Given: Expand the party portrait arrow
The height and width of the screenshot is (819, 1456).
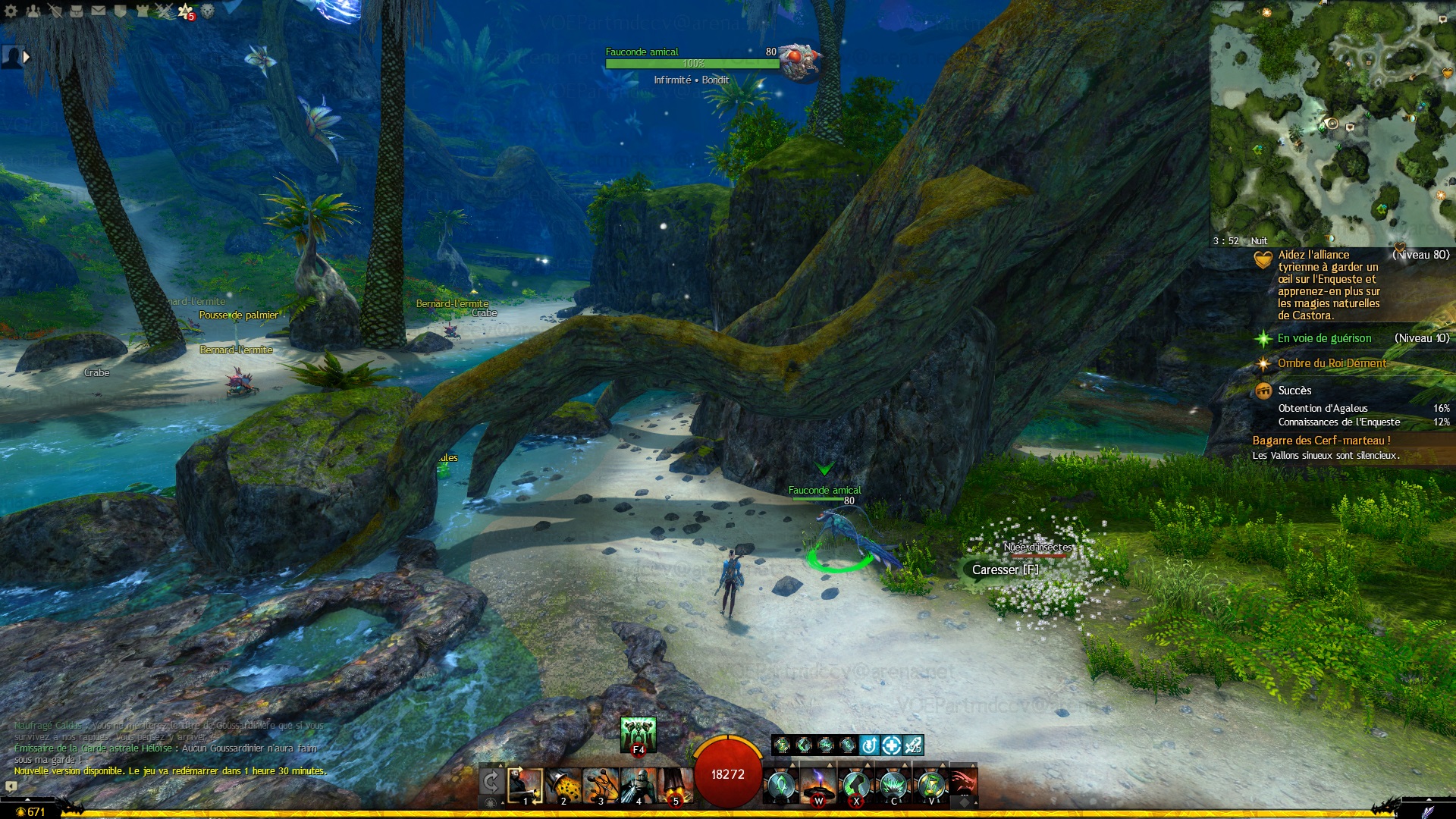Looking at the screenshot, I should coord(27,57).
